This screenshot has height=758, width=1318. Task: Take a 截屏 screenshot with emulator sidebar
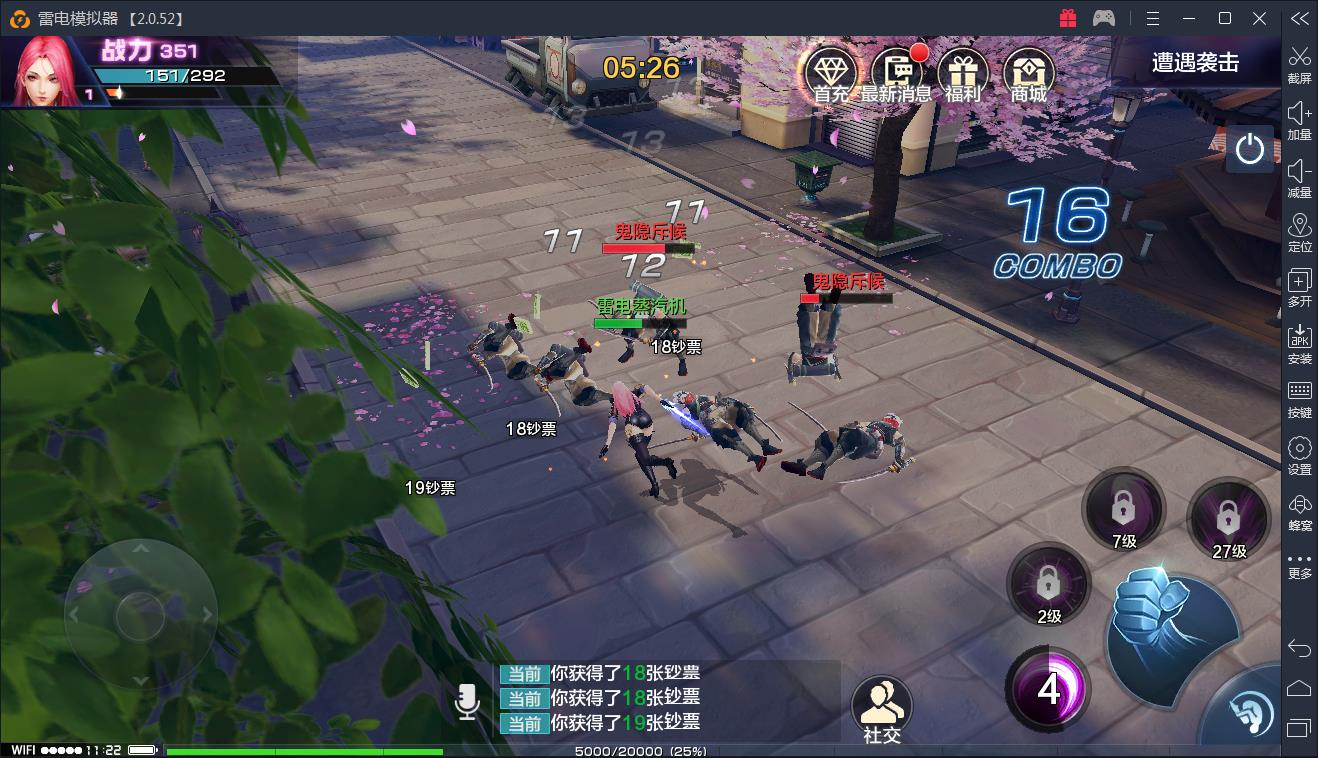(x=1299, y=63)
